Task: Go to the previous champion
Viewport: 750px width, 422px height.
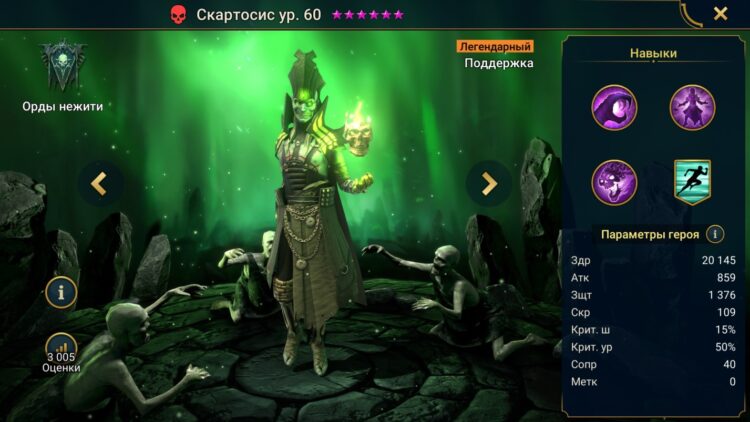Action: tap(99, 183)
